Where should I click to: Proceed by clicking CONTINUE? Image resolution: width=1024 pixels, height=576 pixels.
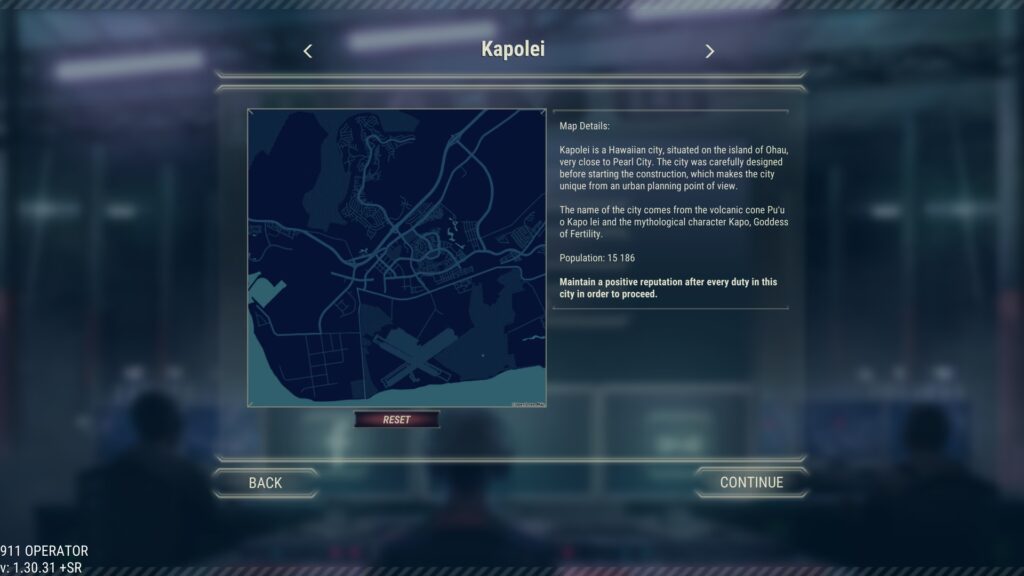[x=751, y=482]
